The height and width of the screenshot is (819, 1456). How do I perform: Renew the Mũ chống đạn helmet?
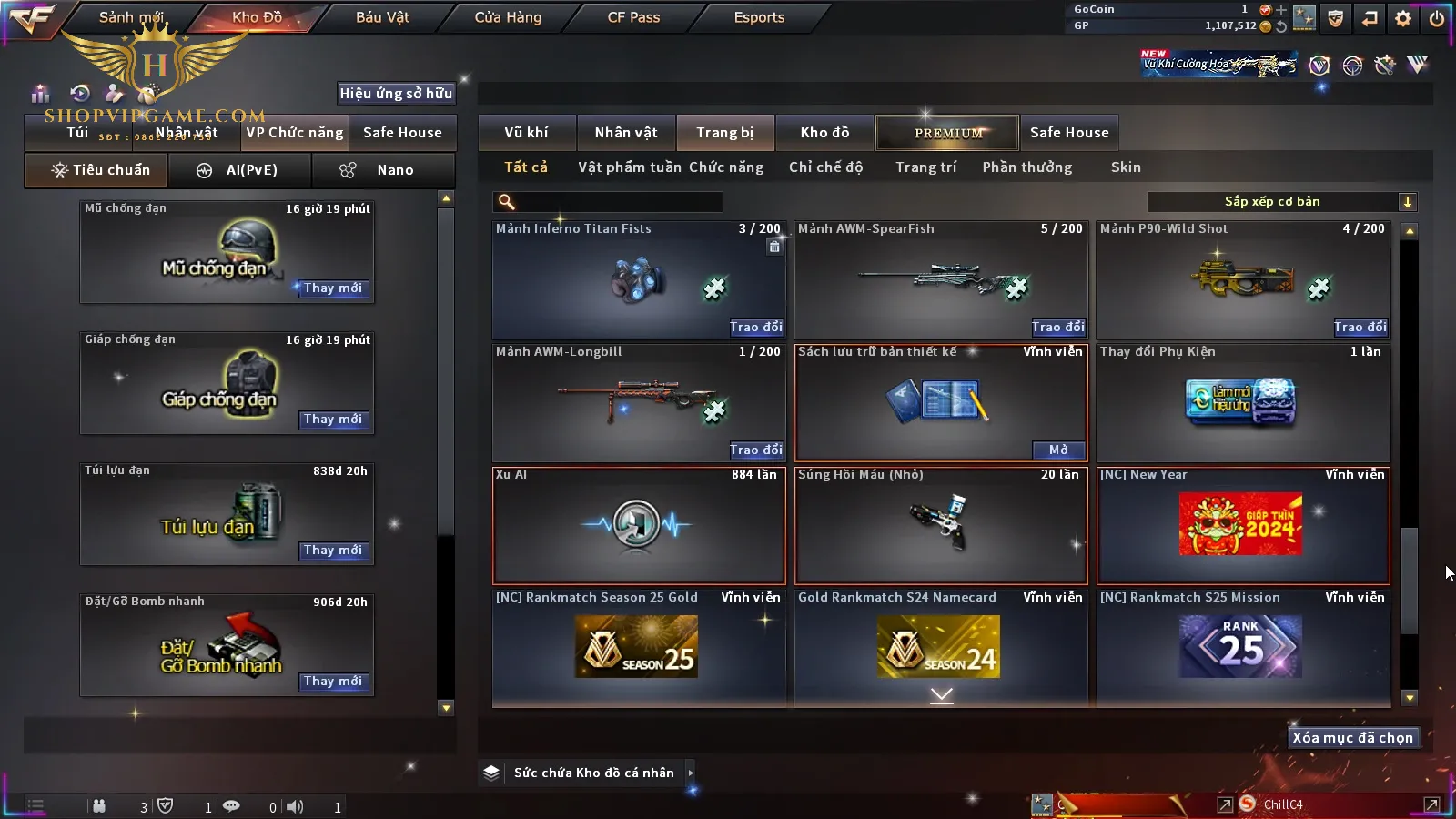click(x=333, y=288)
